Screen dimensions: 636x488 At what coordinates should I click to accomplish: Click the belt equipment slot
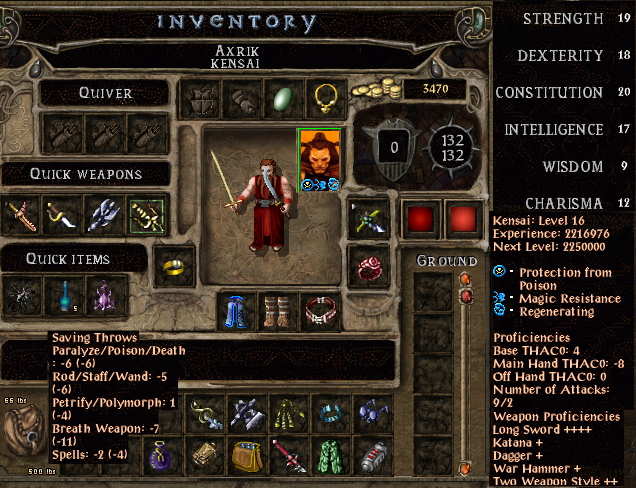(322, 311)
